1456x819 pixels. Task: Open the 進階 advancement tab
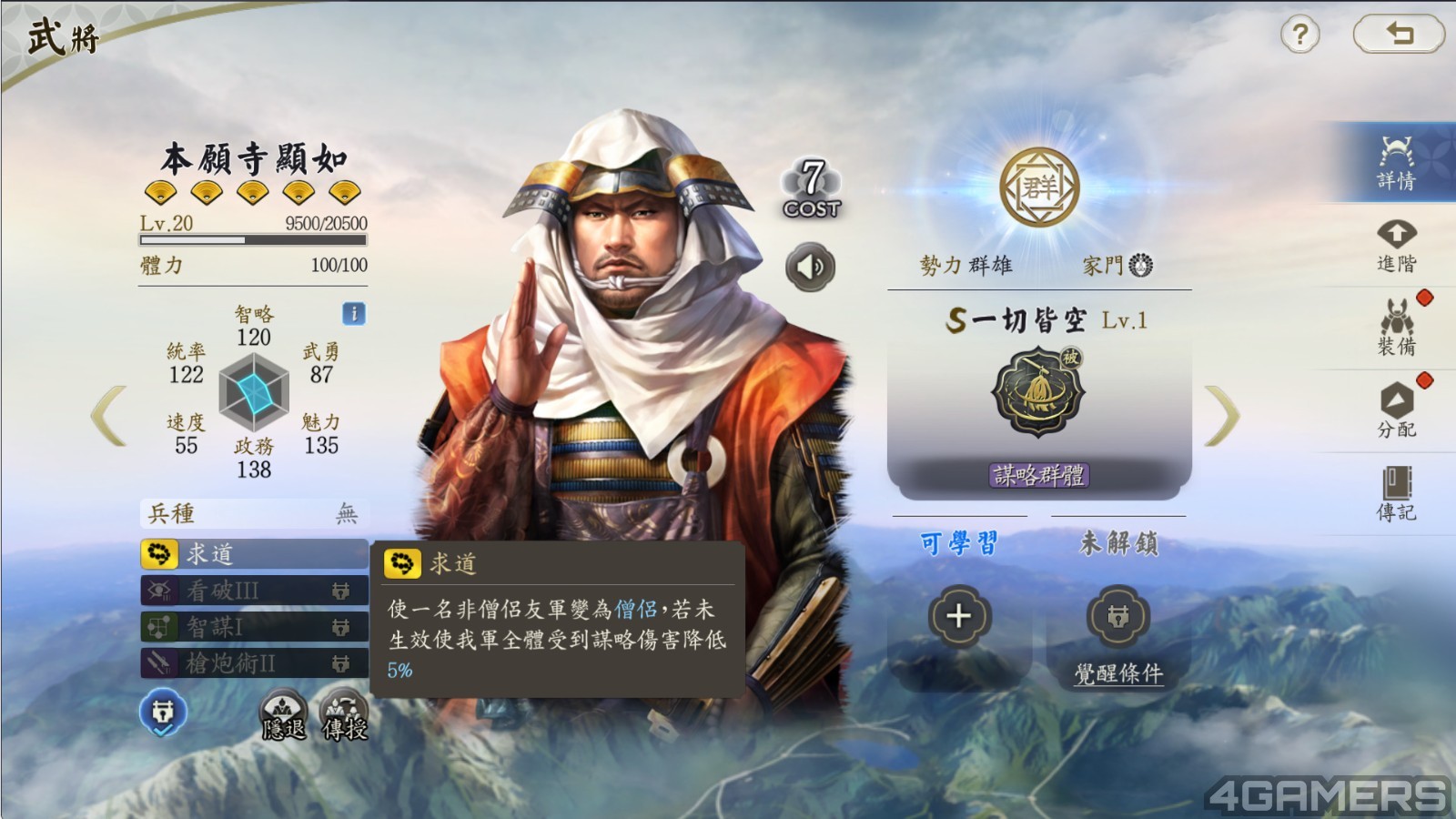click(x=1396, y=247)
